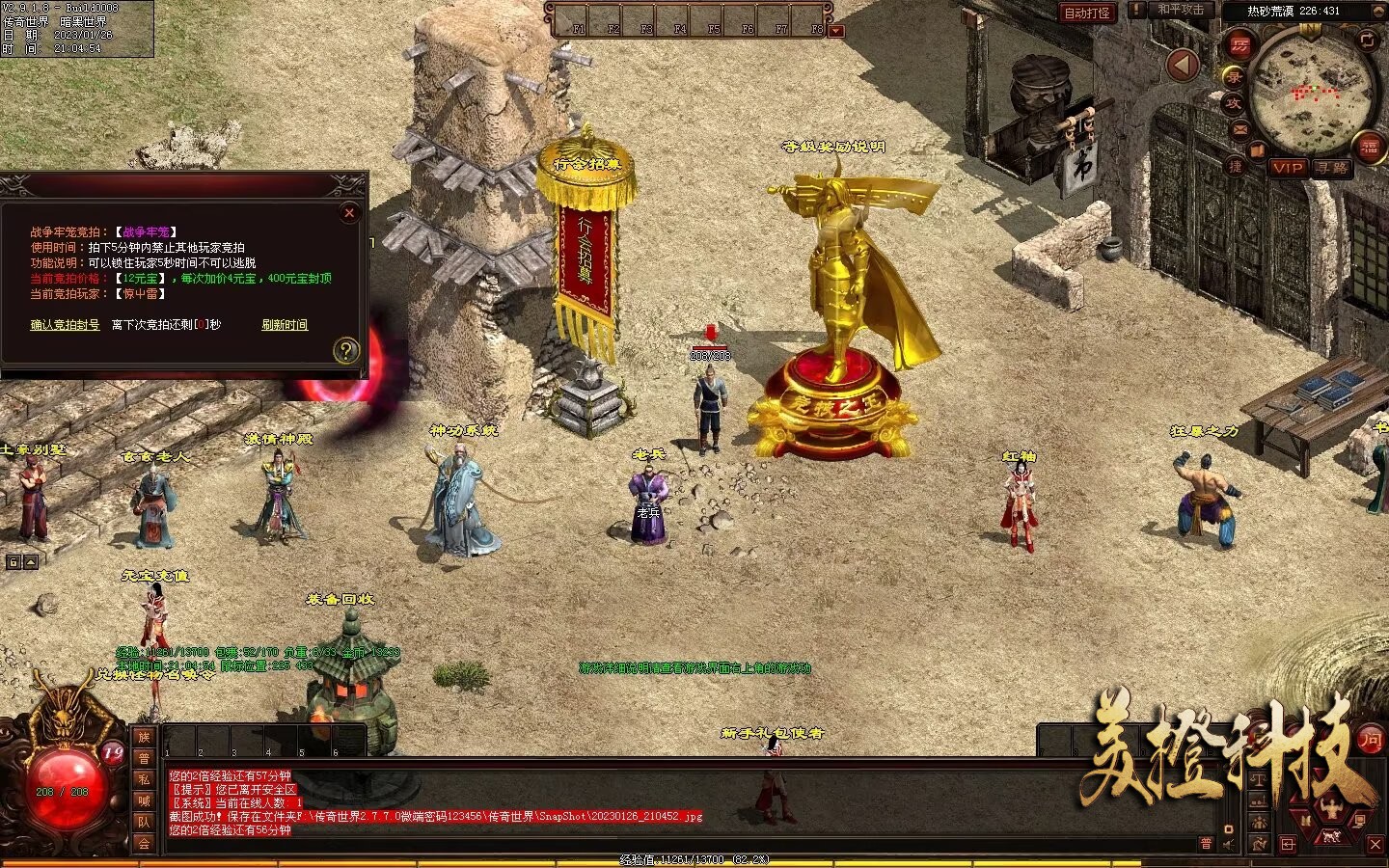Select the 私 private chat channel

(x=144, y=779)
